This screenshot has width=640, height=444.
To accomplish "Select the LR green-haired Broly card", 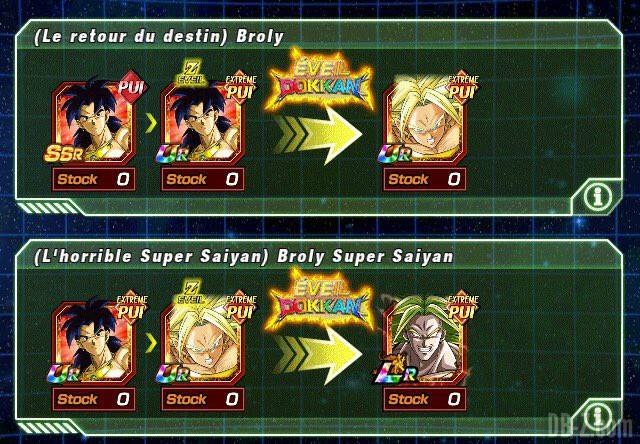I will (425, 342).
